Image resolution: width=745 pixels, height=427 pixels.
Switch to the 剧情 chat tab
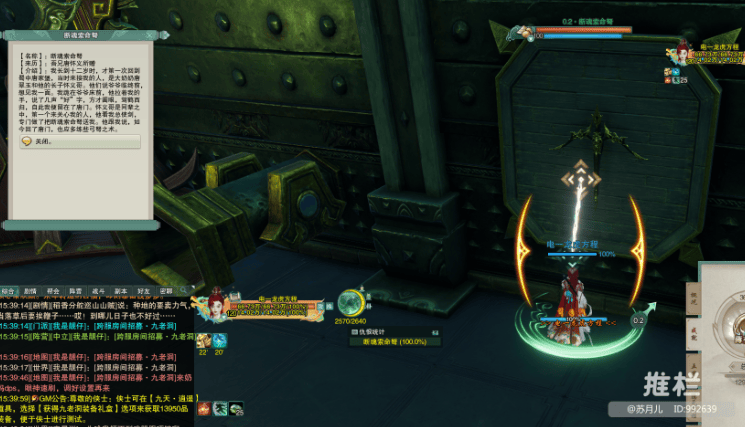[x=30, y=292]
